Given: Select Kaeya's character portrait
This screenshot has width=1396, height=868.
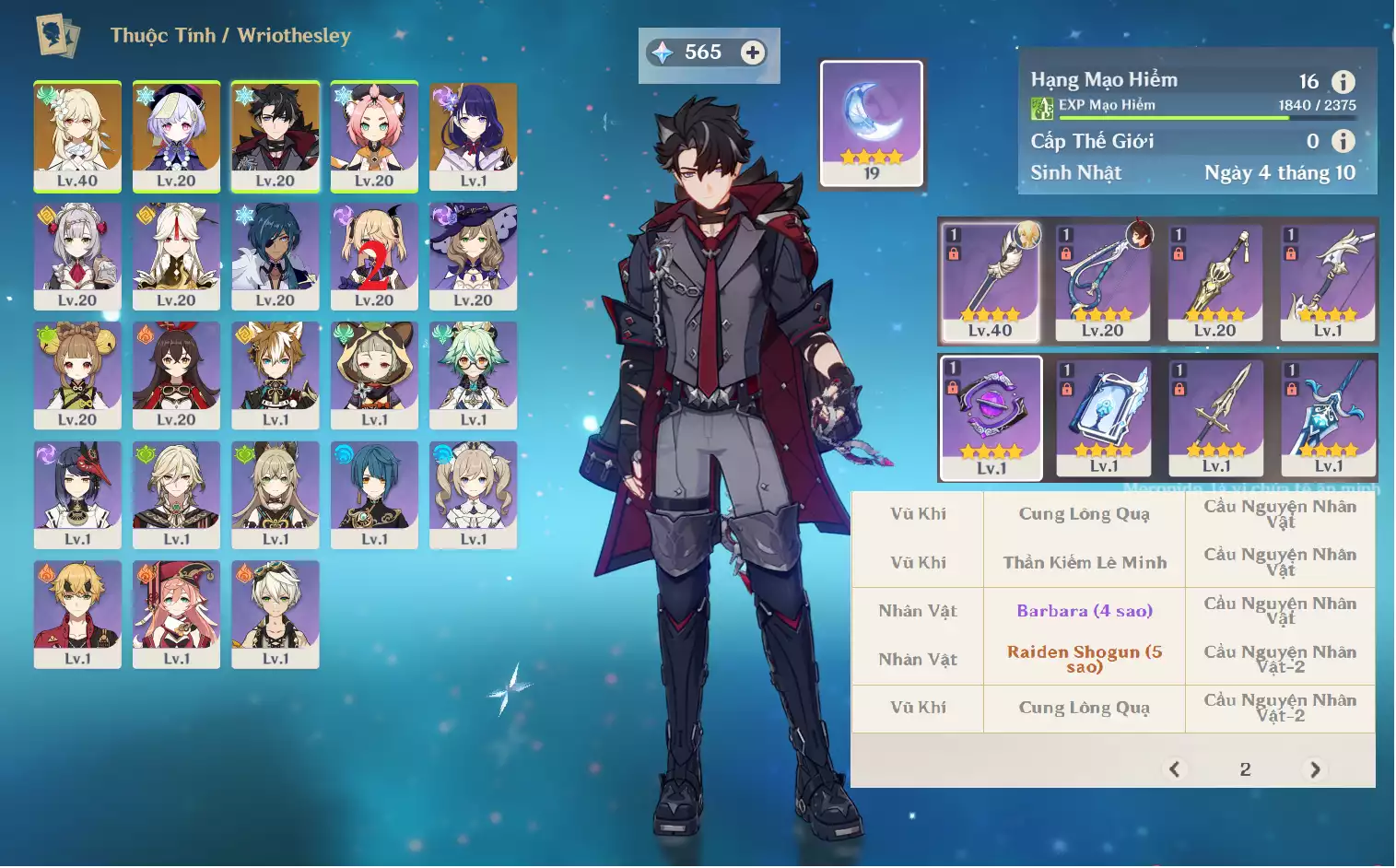Looking at the screenshot, I should click(275, 255).
